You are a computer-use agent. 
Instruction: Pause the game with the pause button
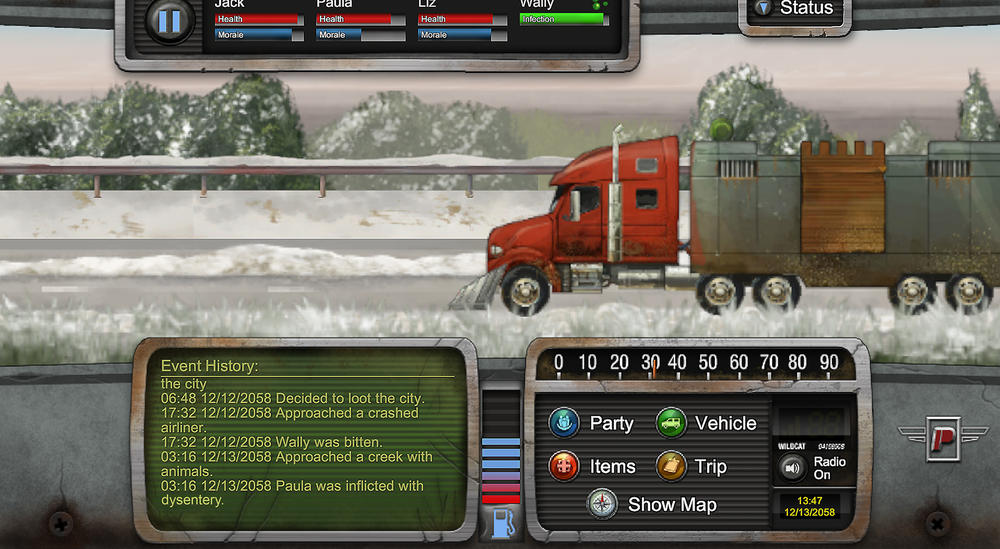tap(169, 21)
